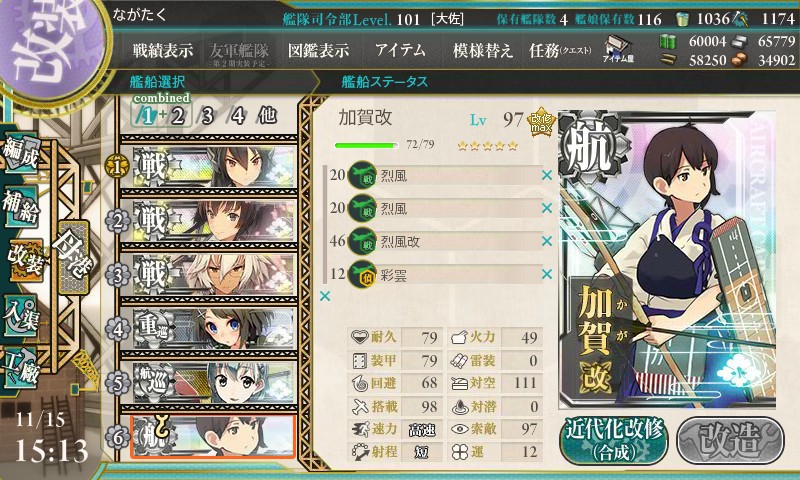Image resolution: width=800 pixels, height=480 pixels.
Task: Remove the 烈風改 equipment with its X
Action: [x=547, y=241]
